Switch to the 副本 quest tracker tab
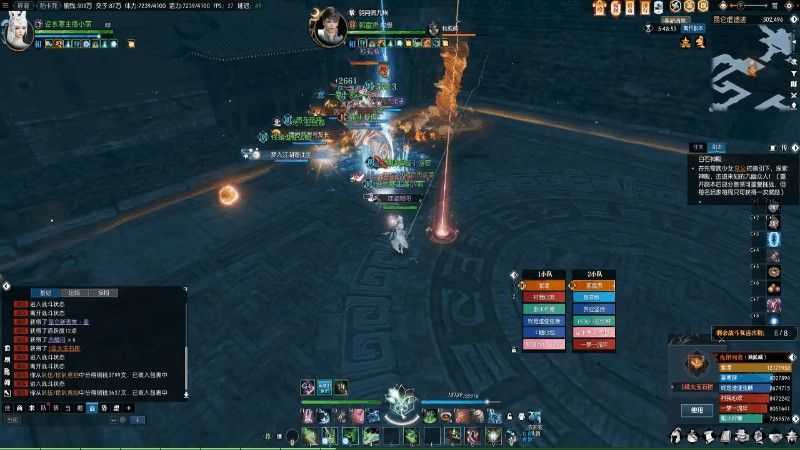Screen dimensions: 800x450 pos(717,146)
